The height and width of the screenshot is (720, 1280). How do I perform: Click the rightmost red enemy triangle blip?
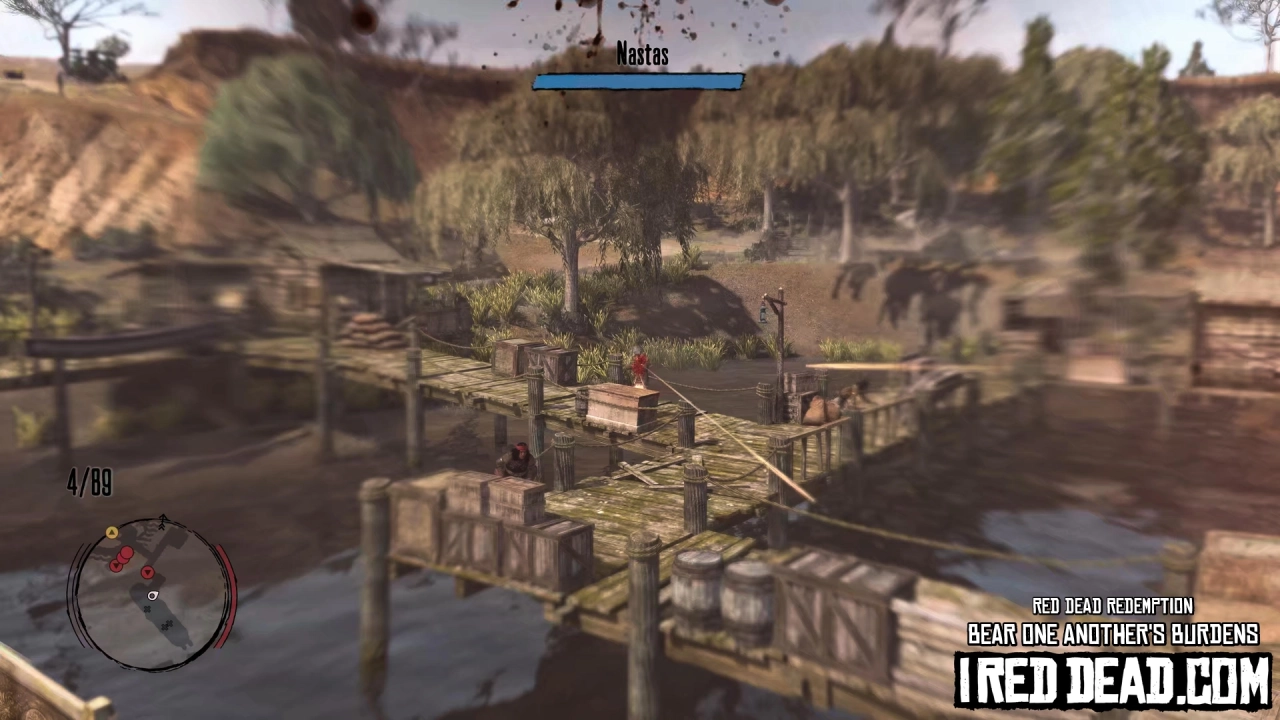tap(148, 573)
